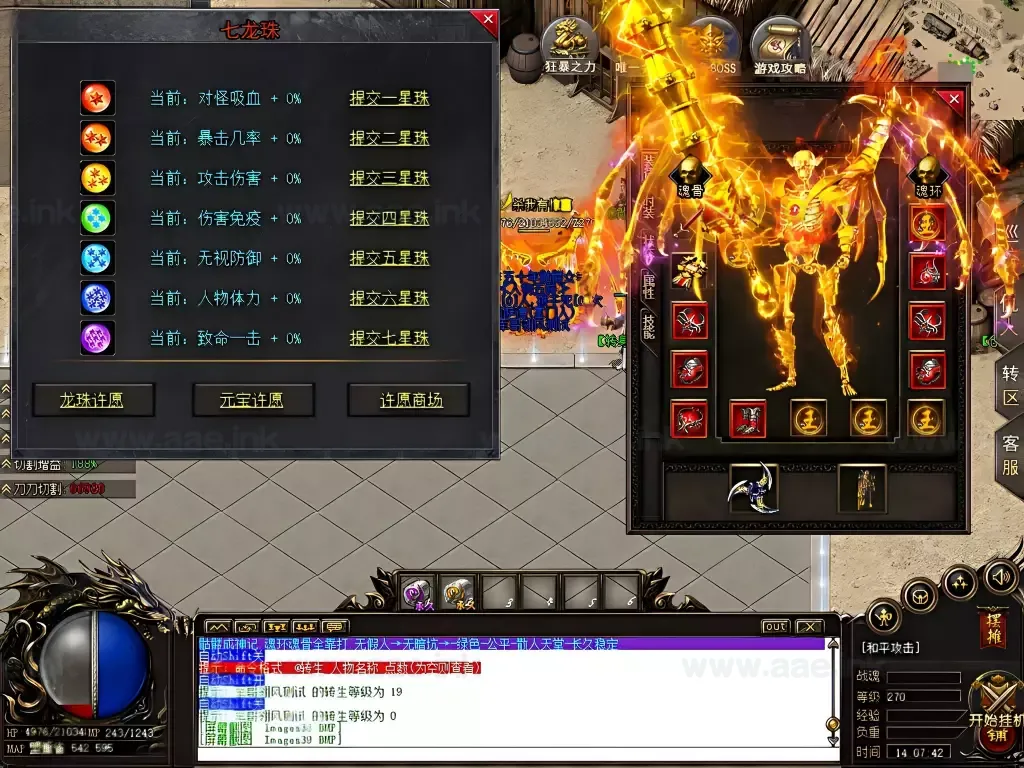This screenshot has height=768, width=1024.
Task: Toggle sound with the speaker icon
Action: click(x=1000, y=576)
